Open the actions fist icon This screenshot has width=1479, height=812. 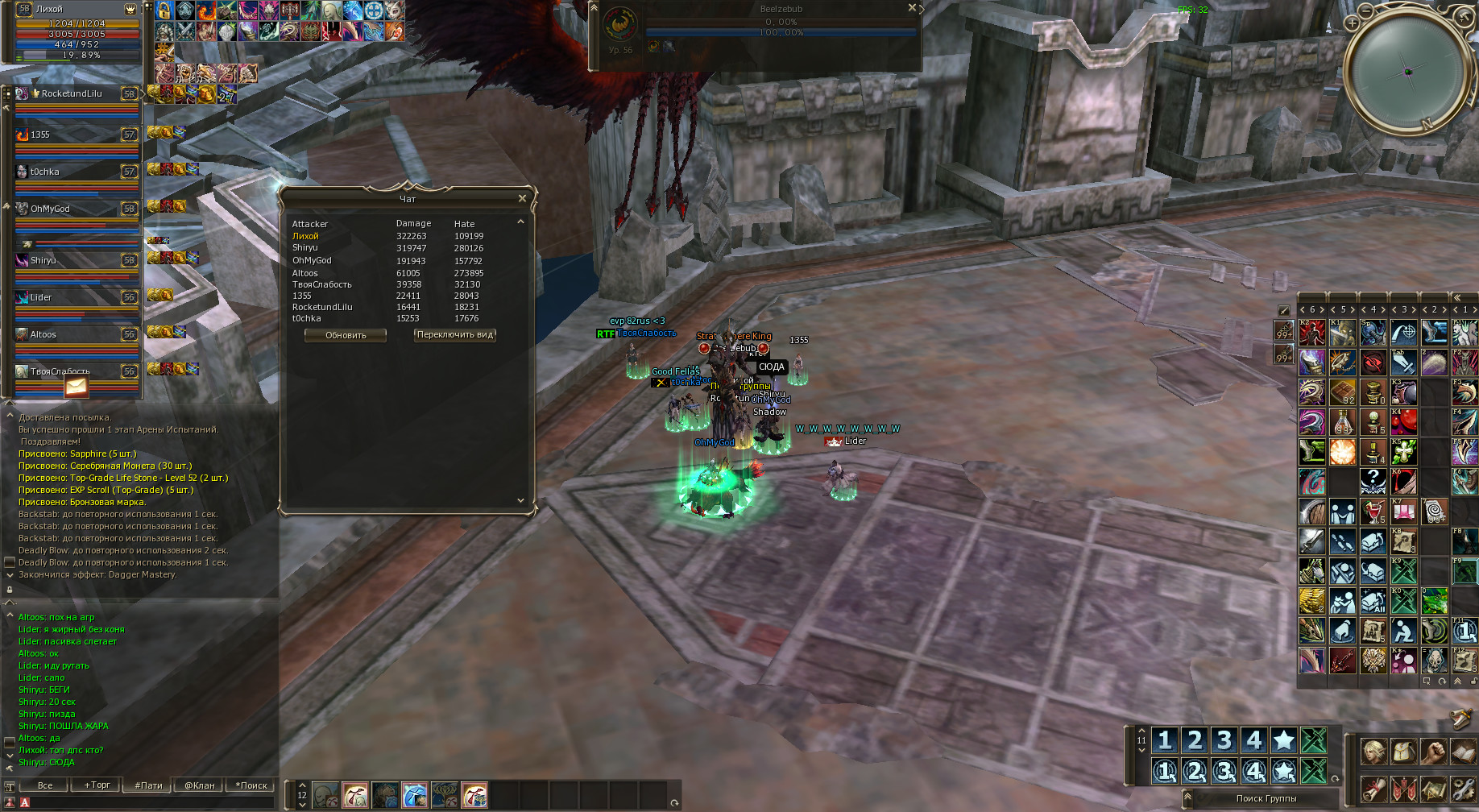pyautogui.click(x=1433, y=752)
